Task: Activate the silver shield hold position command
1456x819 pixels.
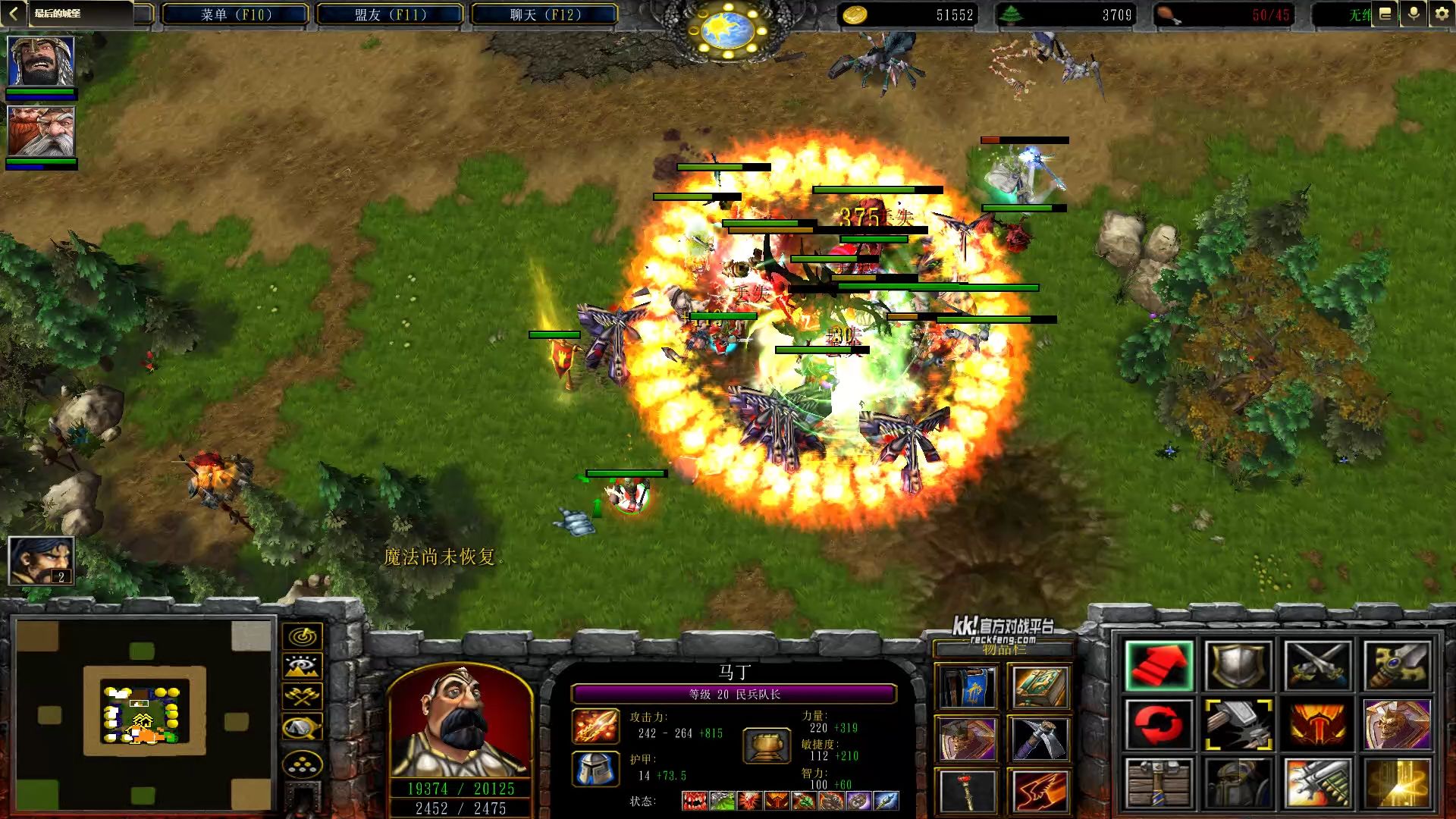Action: [1238, 666]
